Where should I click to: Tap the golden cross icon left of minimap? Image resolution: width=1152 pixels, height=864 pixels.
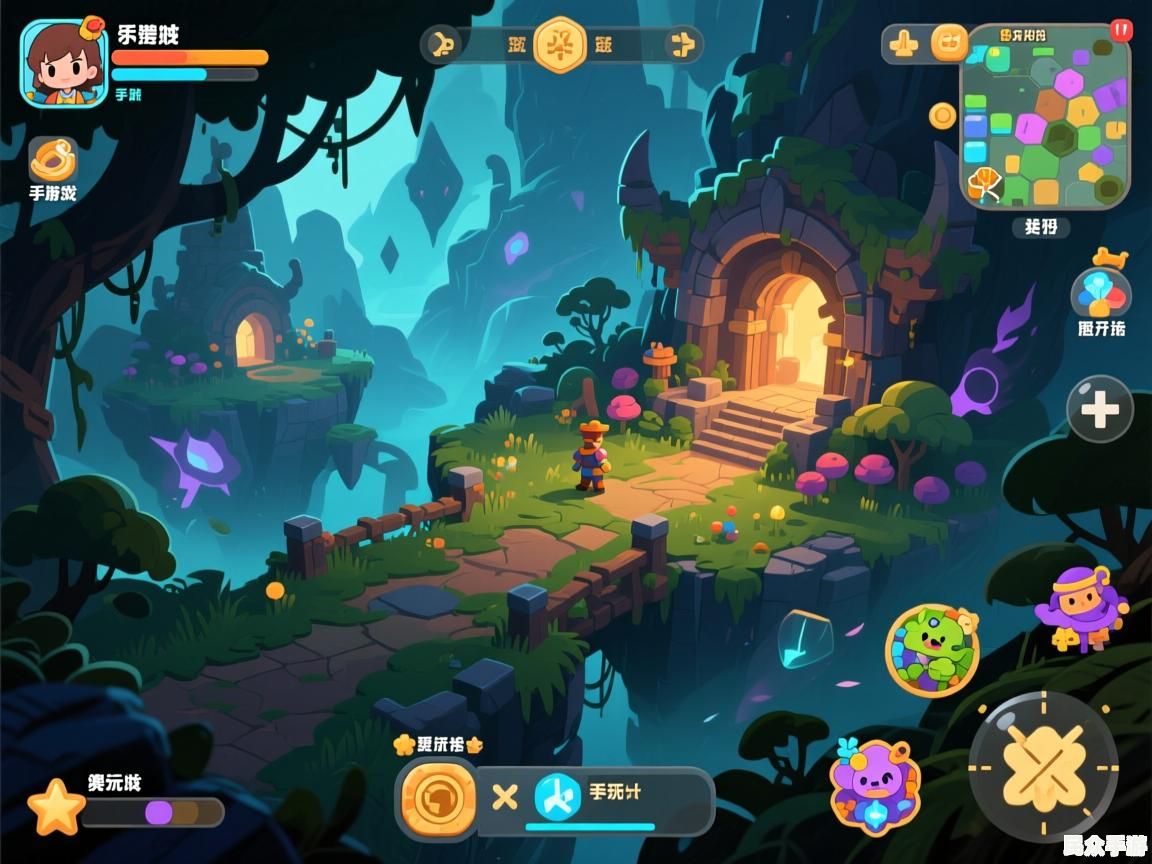904,44
